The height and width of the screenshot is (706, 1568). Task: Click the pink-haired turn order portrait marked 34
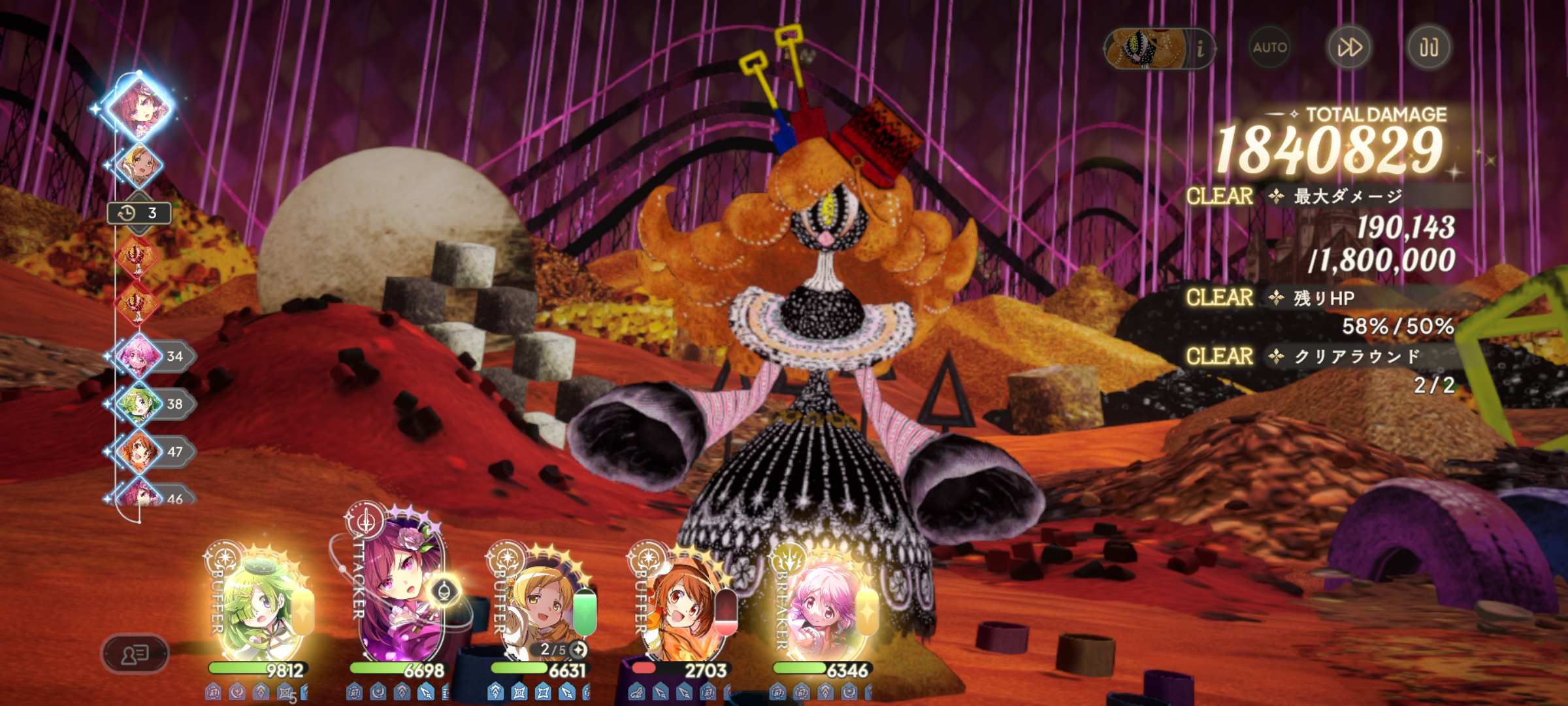[x=139, y=356]
